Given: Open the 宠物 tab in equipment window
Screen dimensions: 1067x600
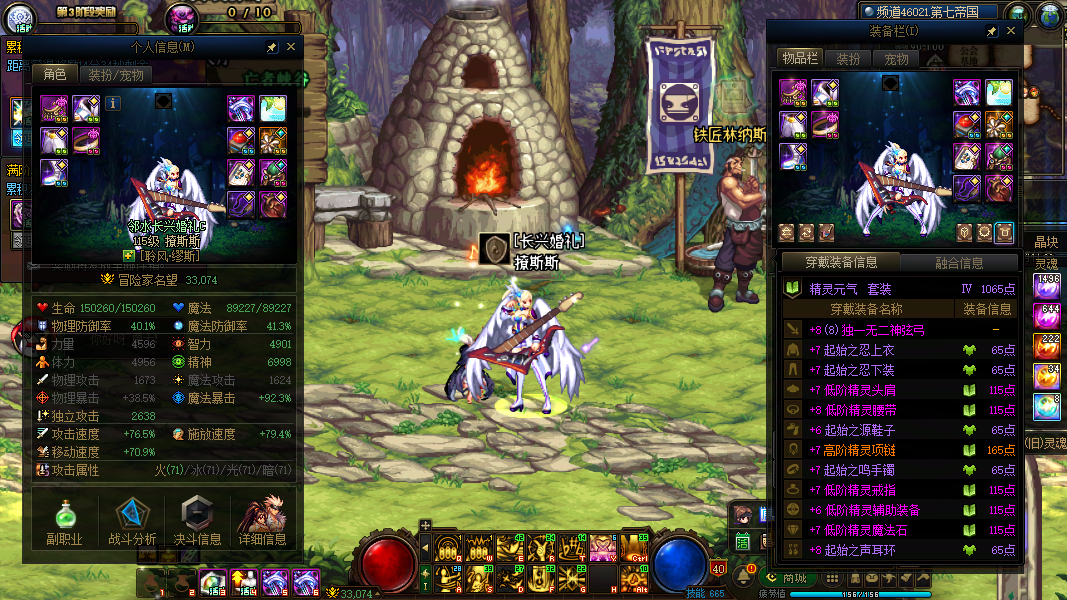Looking at the screenshot, I should coord(896,59).
